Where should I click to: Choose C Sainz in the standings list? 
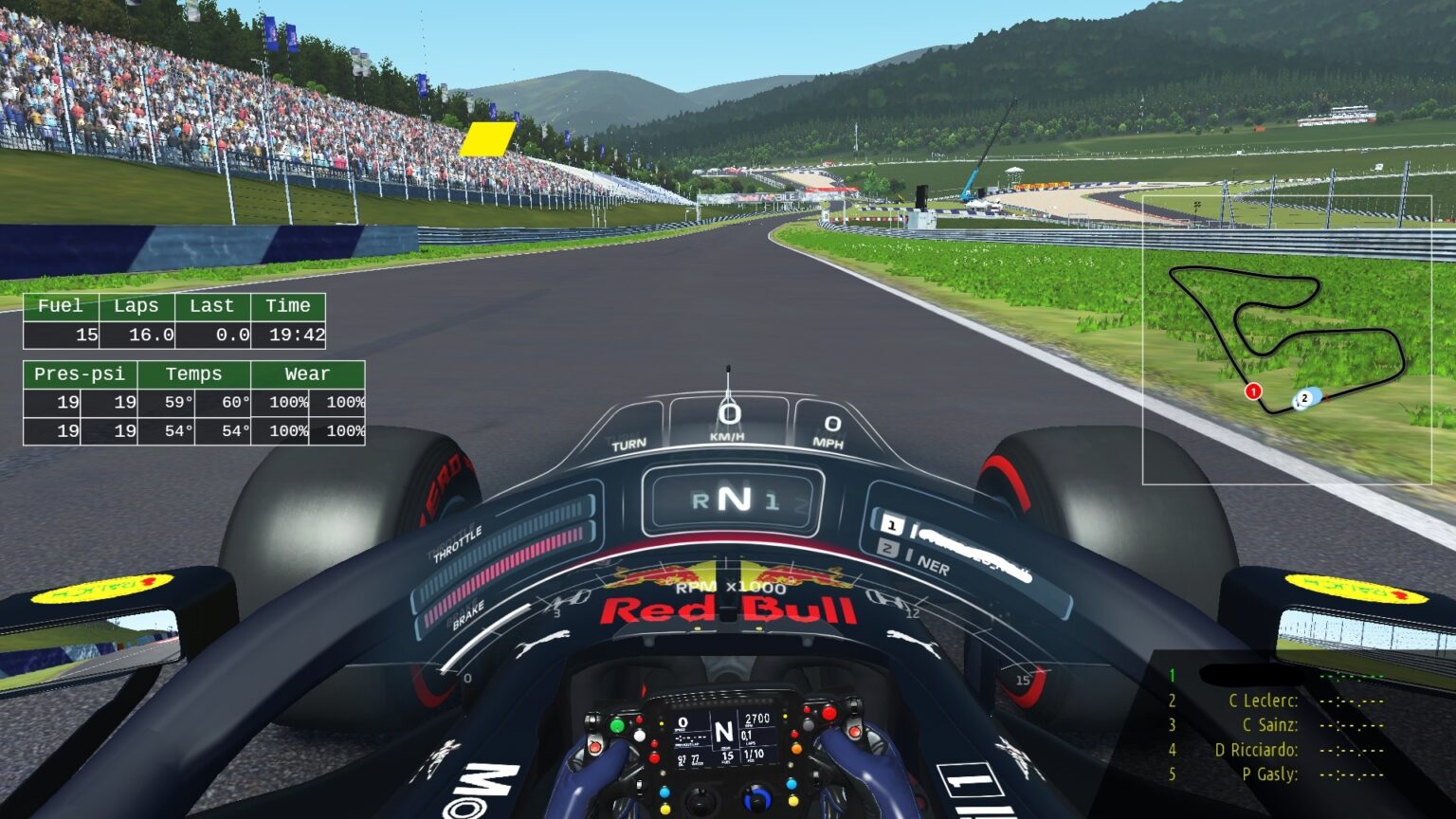pyautogui.click(x=1269, y=725)
